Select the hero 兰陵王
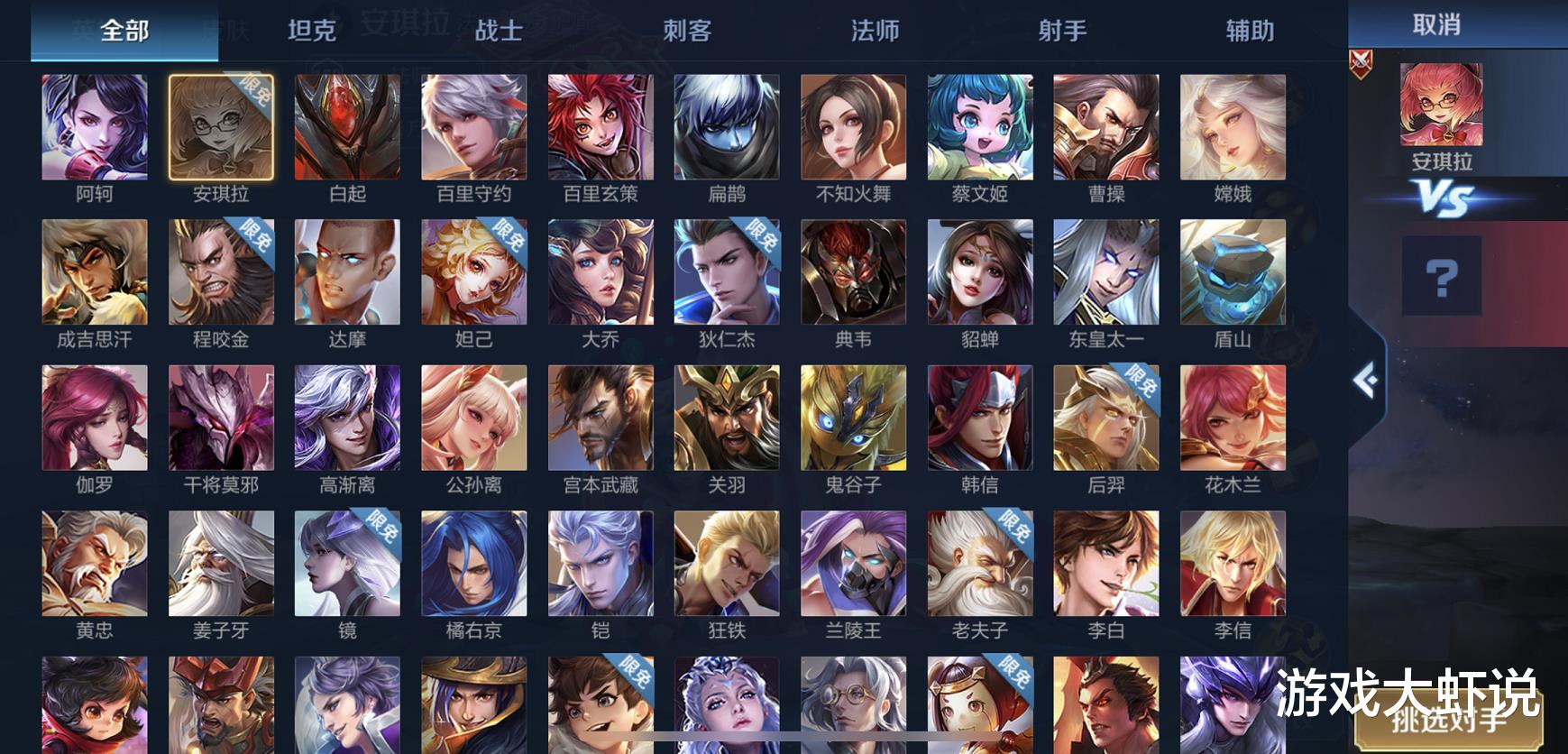 (x=852, y=564)
